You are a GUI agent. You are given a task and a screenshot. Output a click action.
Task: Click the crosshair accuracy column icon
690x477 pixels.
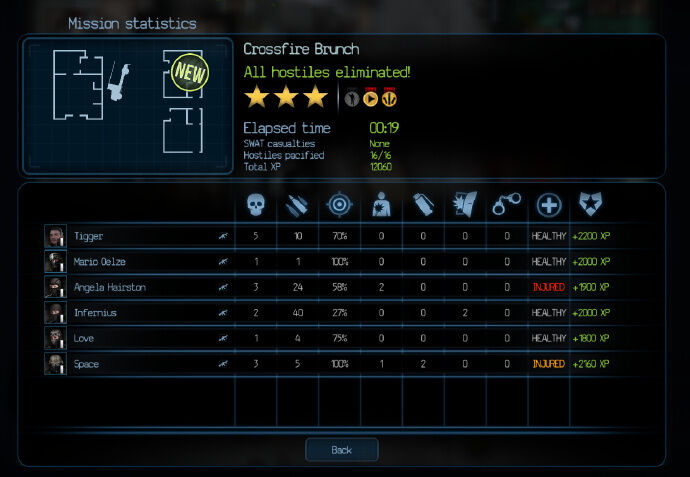338,205
